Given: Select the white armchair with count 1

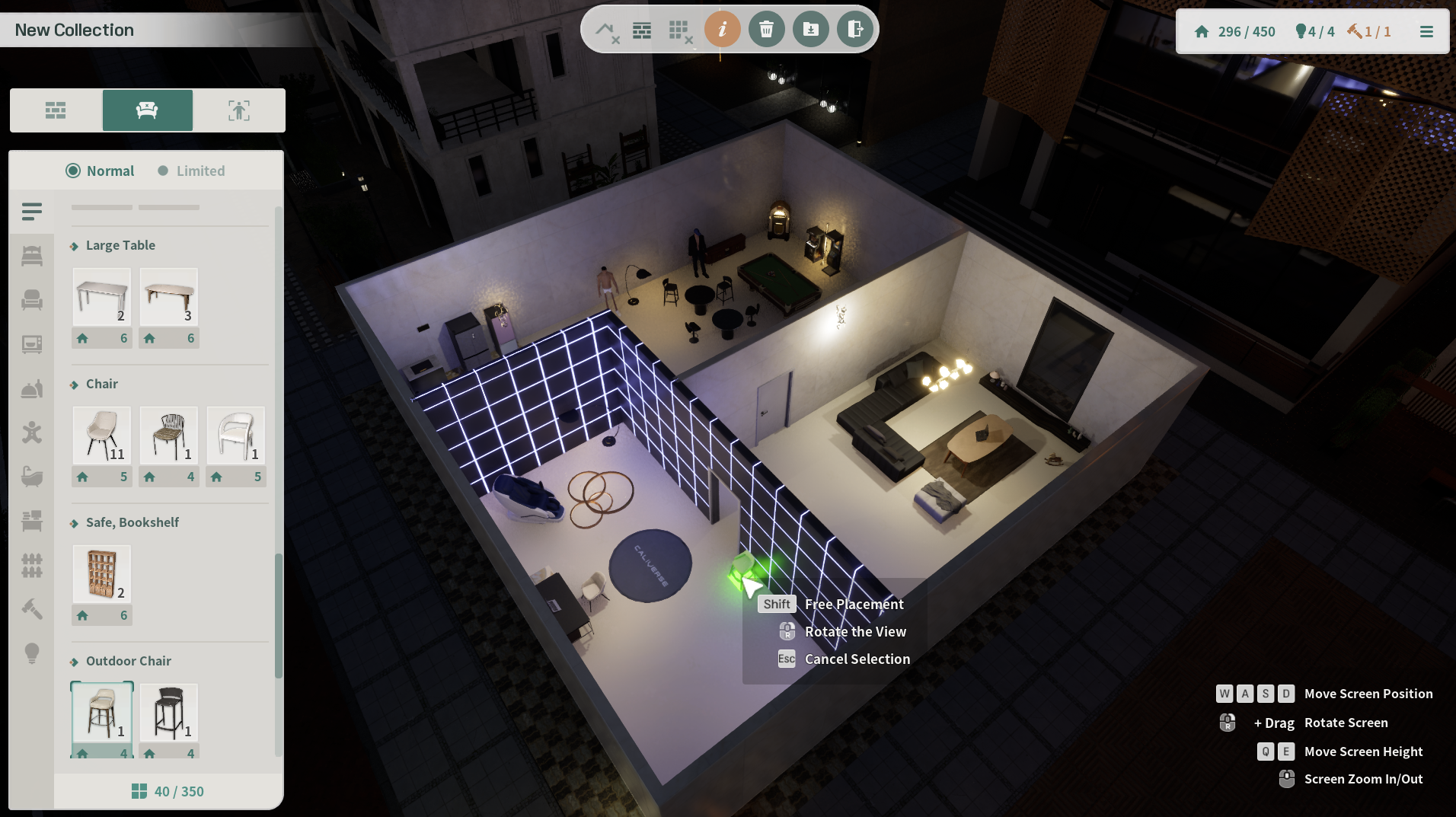Looking at the screenshot, I should [236, 436].
